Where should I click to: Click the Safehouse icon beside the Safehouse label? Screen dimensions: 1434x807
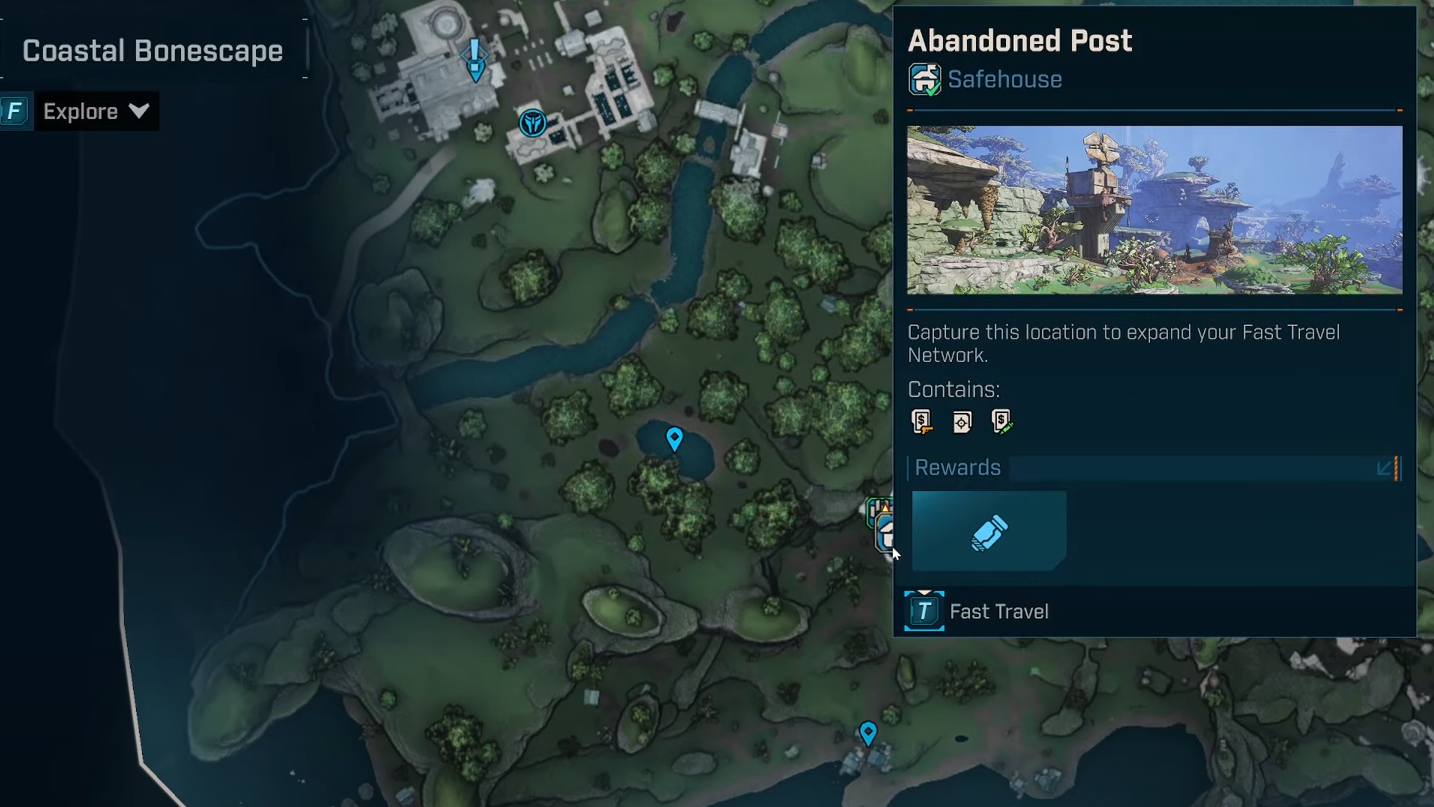pyautogui.click(x=924, y=79)
